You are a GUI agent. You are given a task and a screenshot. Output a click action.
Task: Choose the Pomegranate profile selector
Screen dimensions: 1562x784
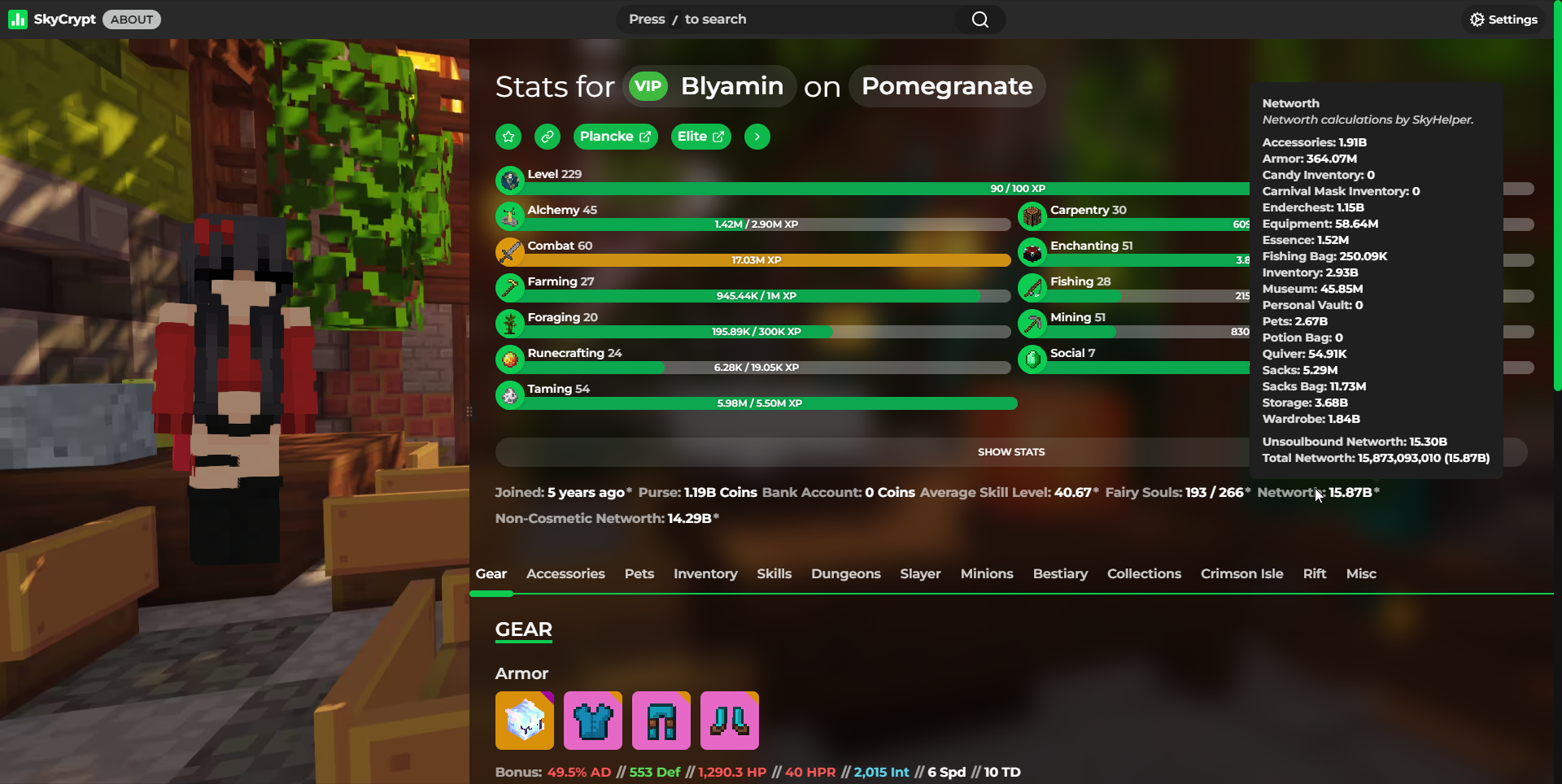click(x=947, y=86)
